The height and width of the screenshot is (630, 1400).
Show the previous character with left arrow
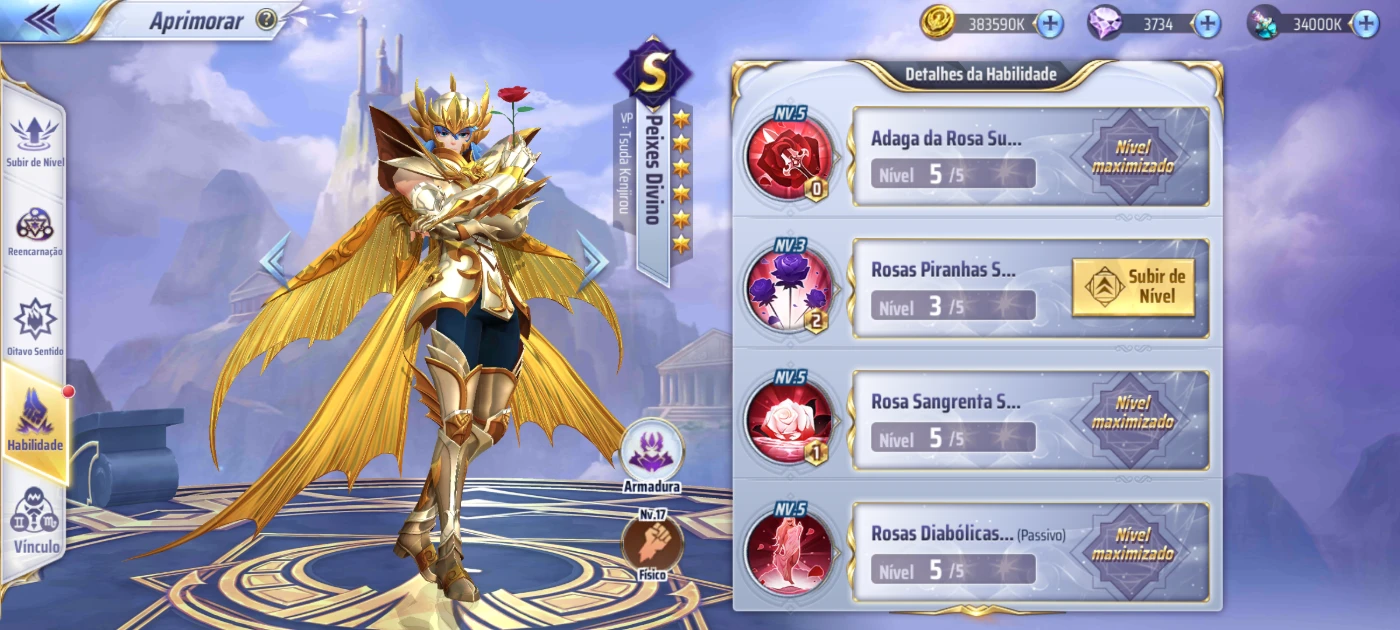coord(274,261)
